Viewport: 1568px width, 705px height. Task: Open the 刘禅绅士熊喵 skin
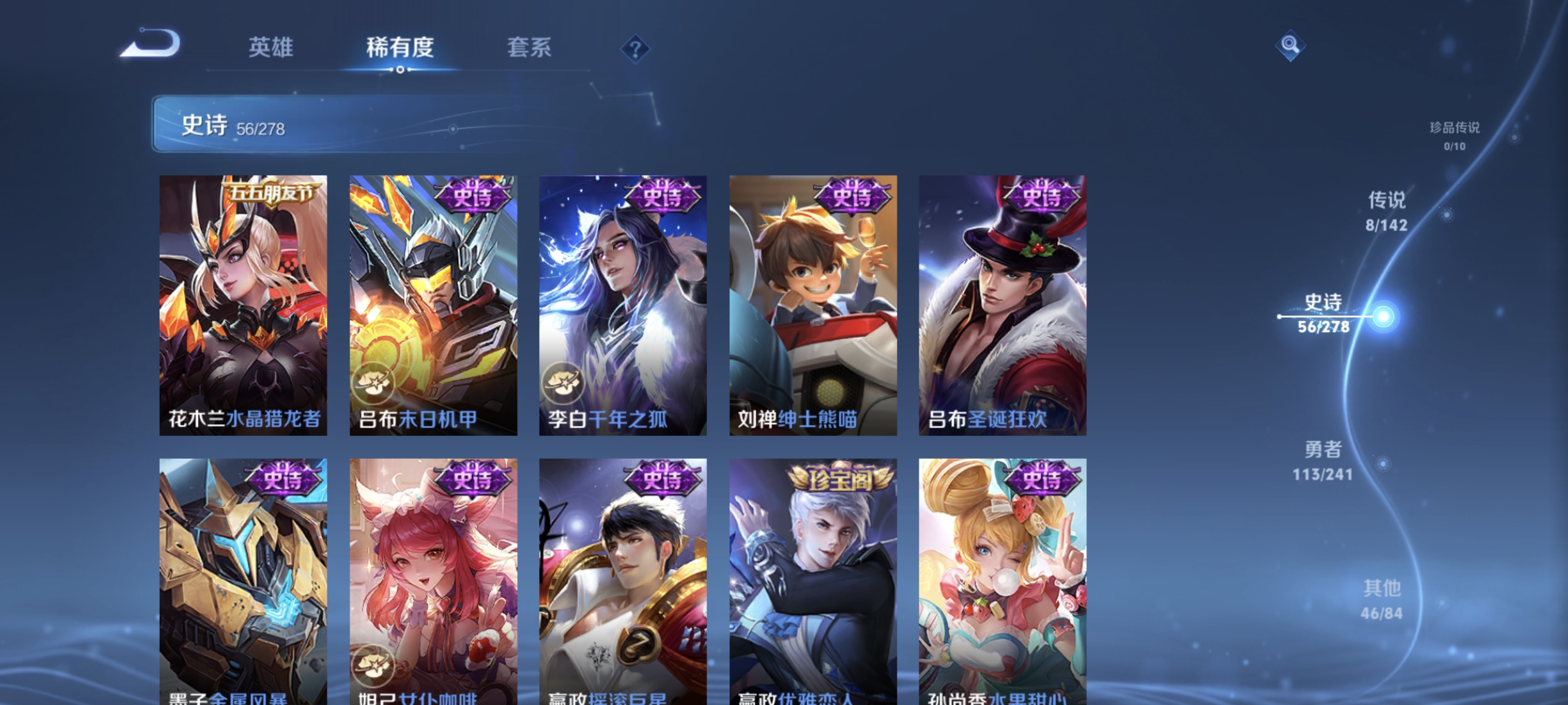pyautogui.click(x=812, y=304)
